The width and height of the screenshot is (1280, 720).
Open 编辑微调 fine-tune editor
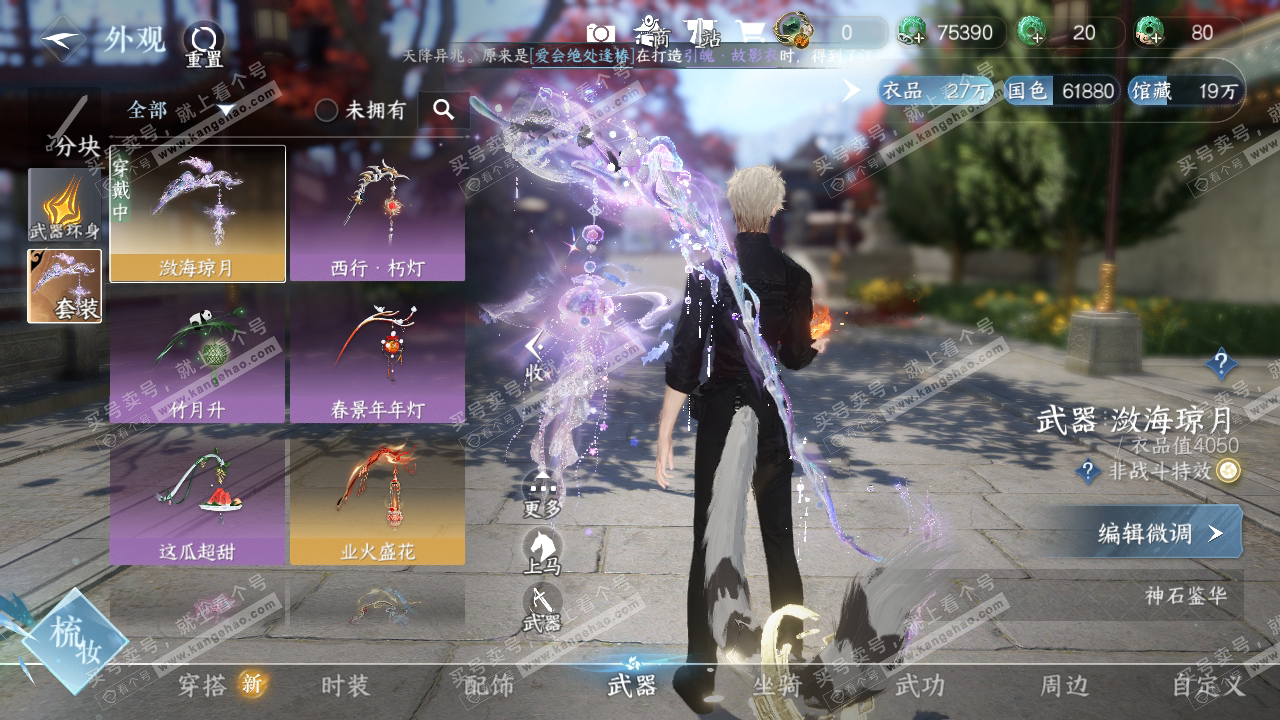coord(1160,533)
